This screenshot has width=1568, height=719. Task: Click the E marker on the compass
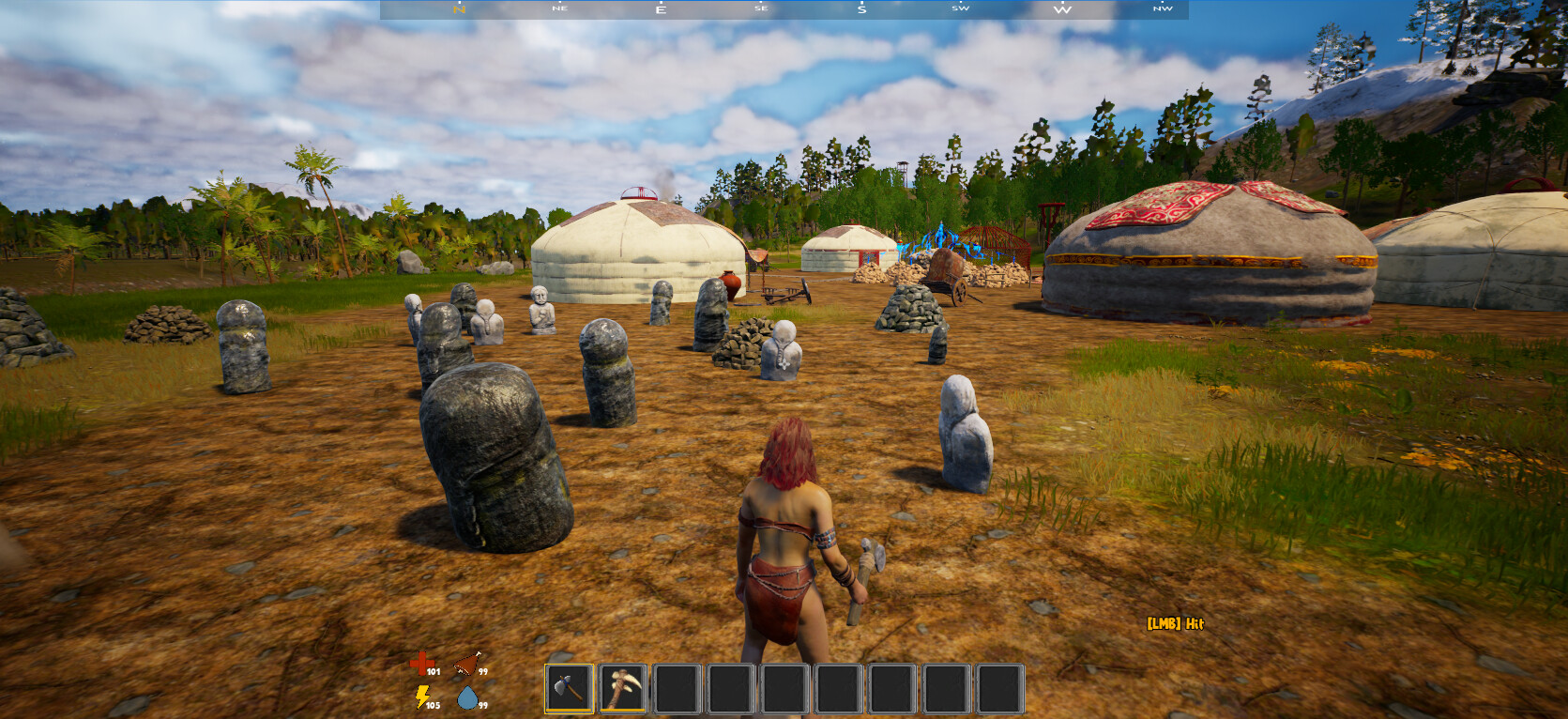tap(660, 8)
